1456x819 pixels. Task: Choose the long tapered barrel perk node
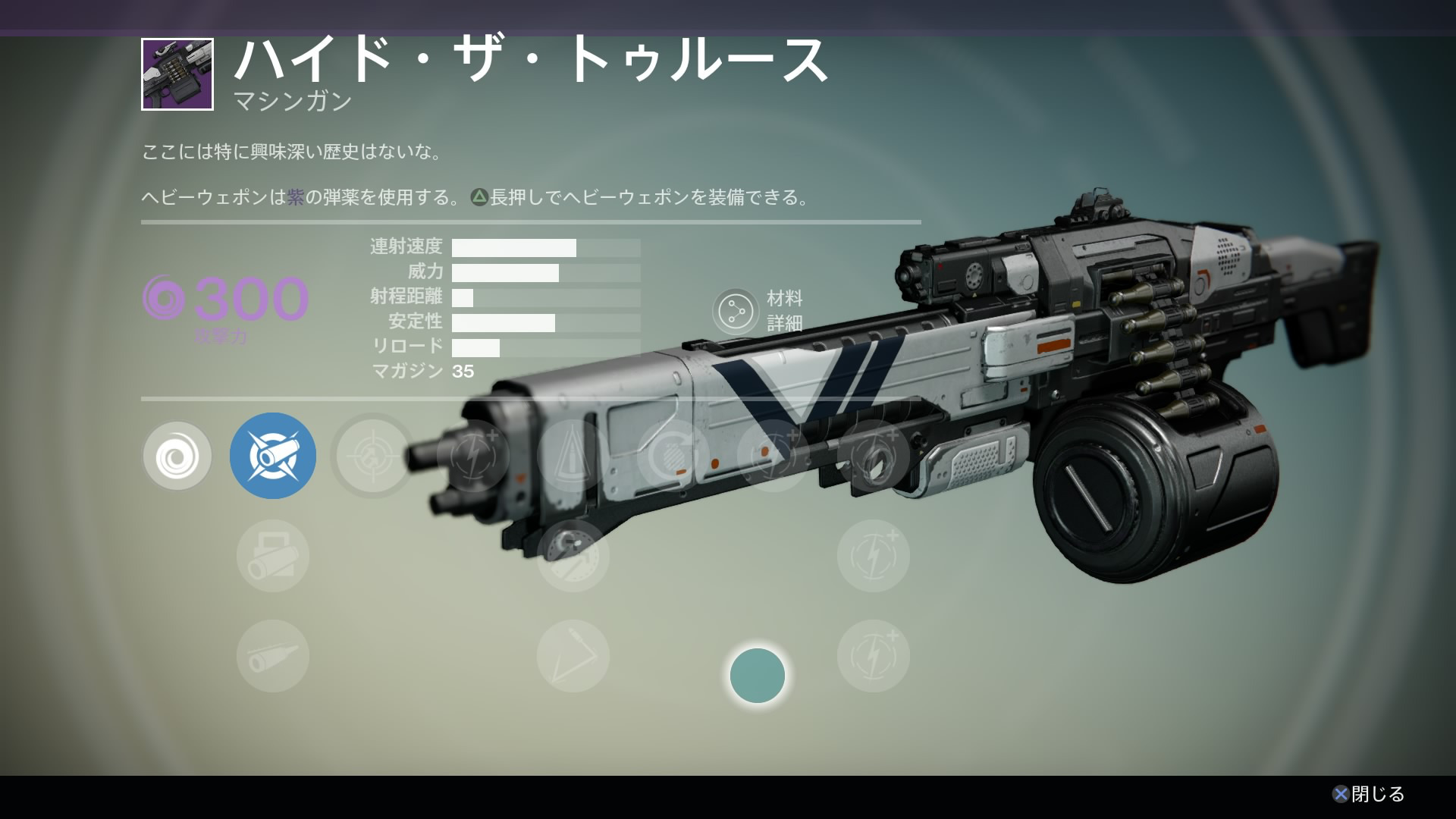point(273,656)
